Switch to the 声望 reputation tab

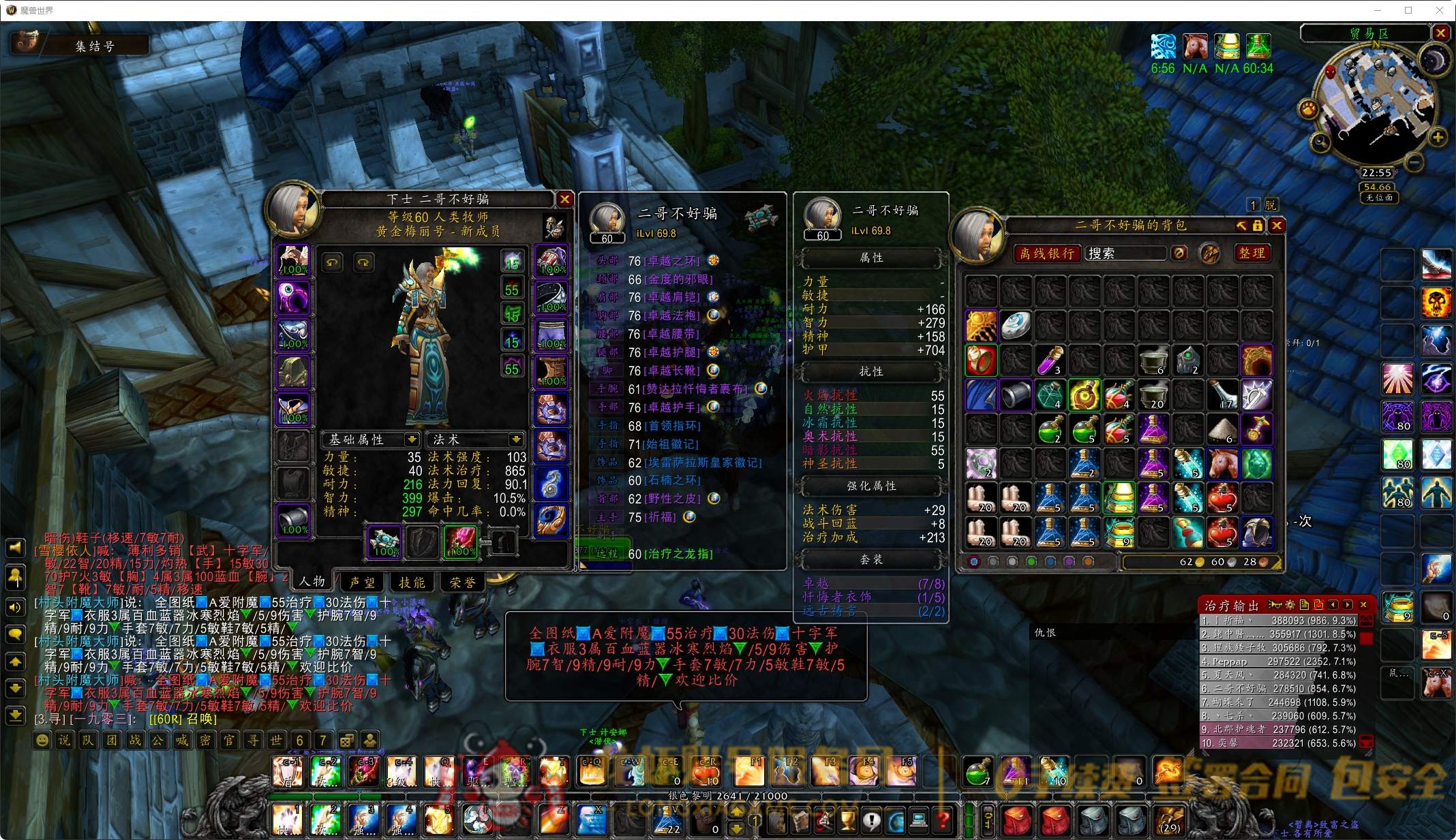tap(362, 582)
